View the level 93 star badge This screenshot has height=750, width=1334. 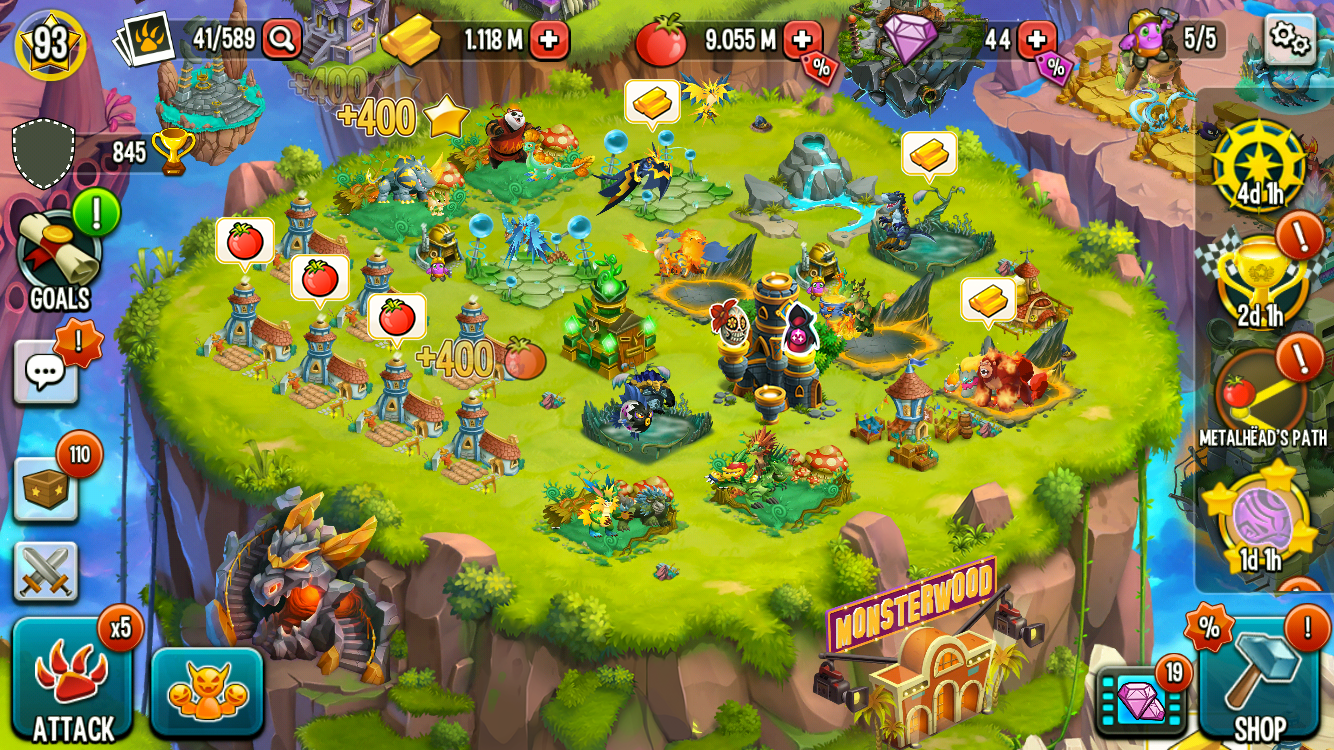tap(50, 43)
